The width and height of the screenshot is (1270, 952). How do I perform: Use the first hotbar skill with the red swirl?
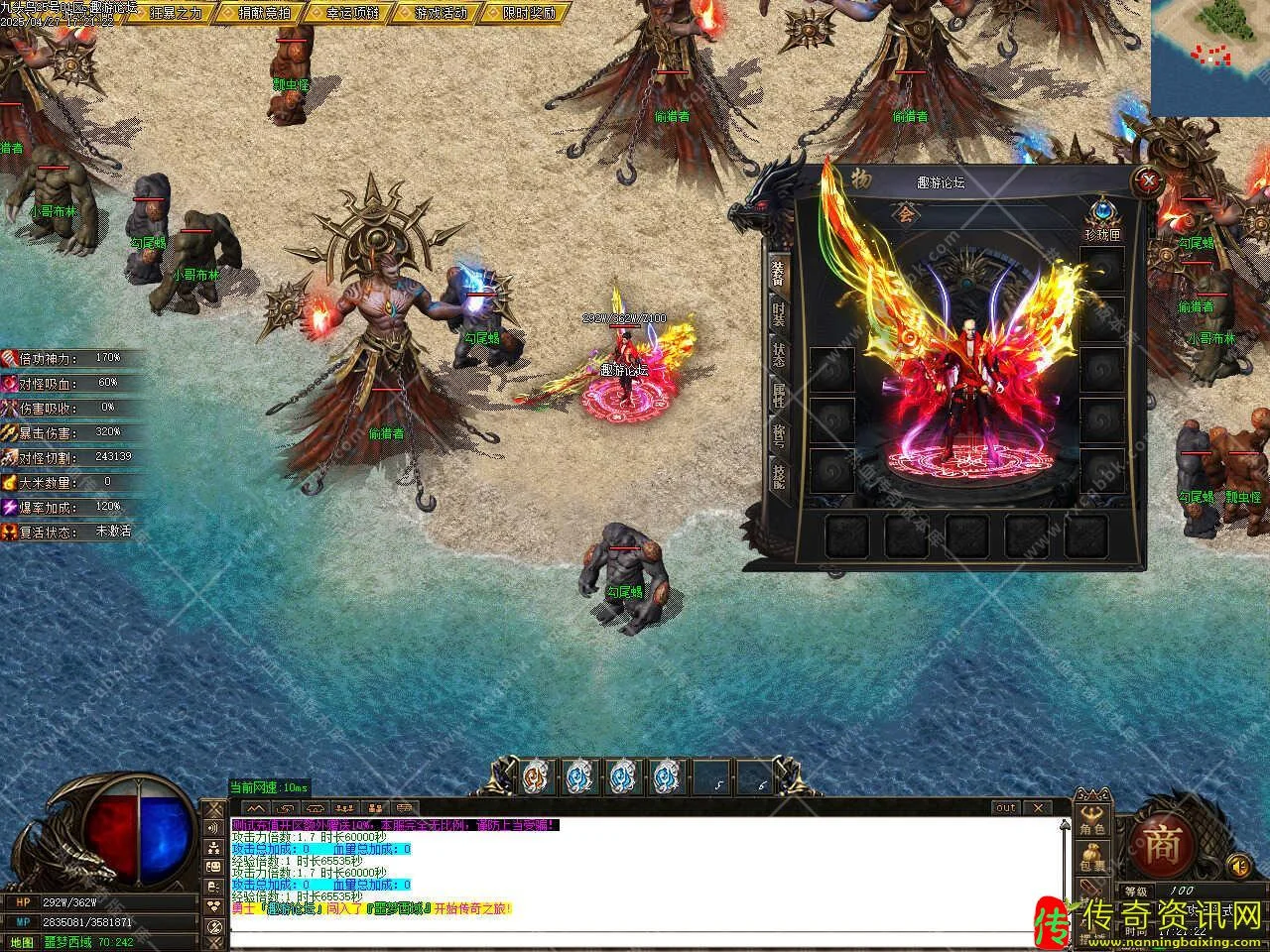point(537,775)
